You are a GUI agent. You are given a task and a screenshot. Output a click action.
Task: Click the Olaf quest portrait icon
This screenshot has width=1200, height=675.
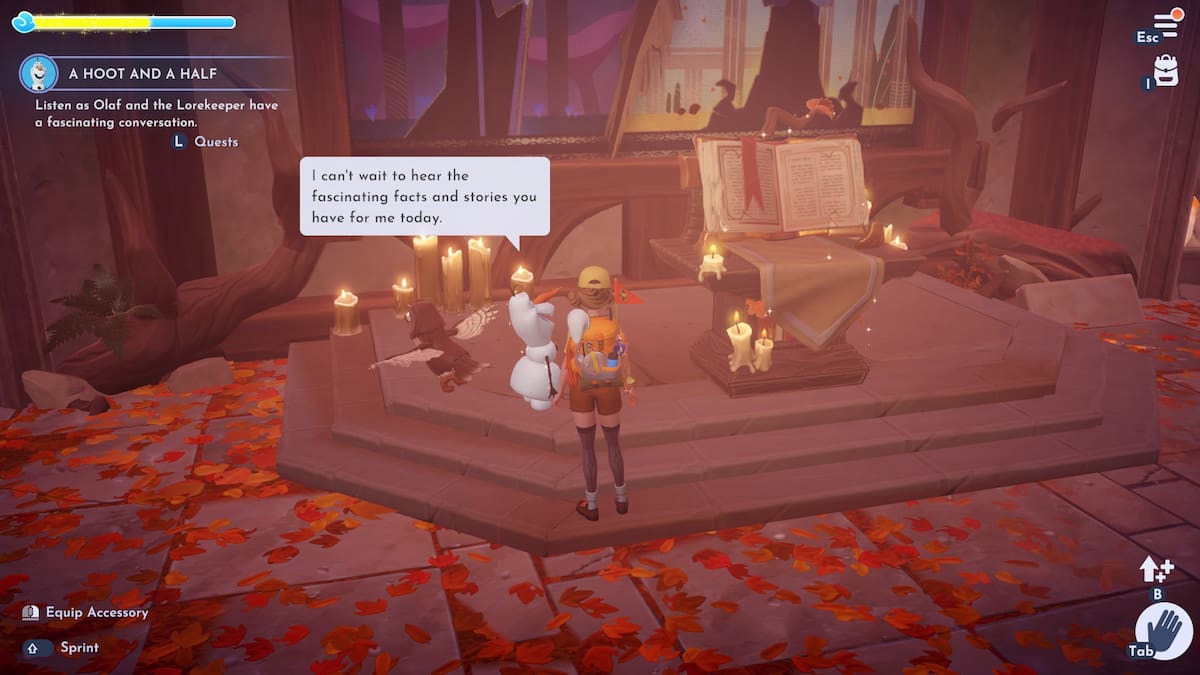[38, 73]
